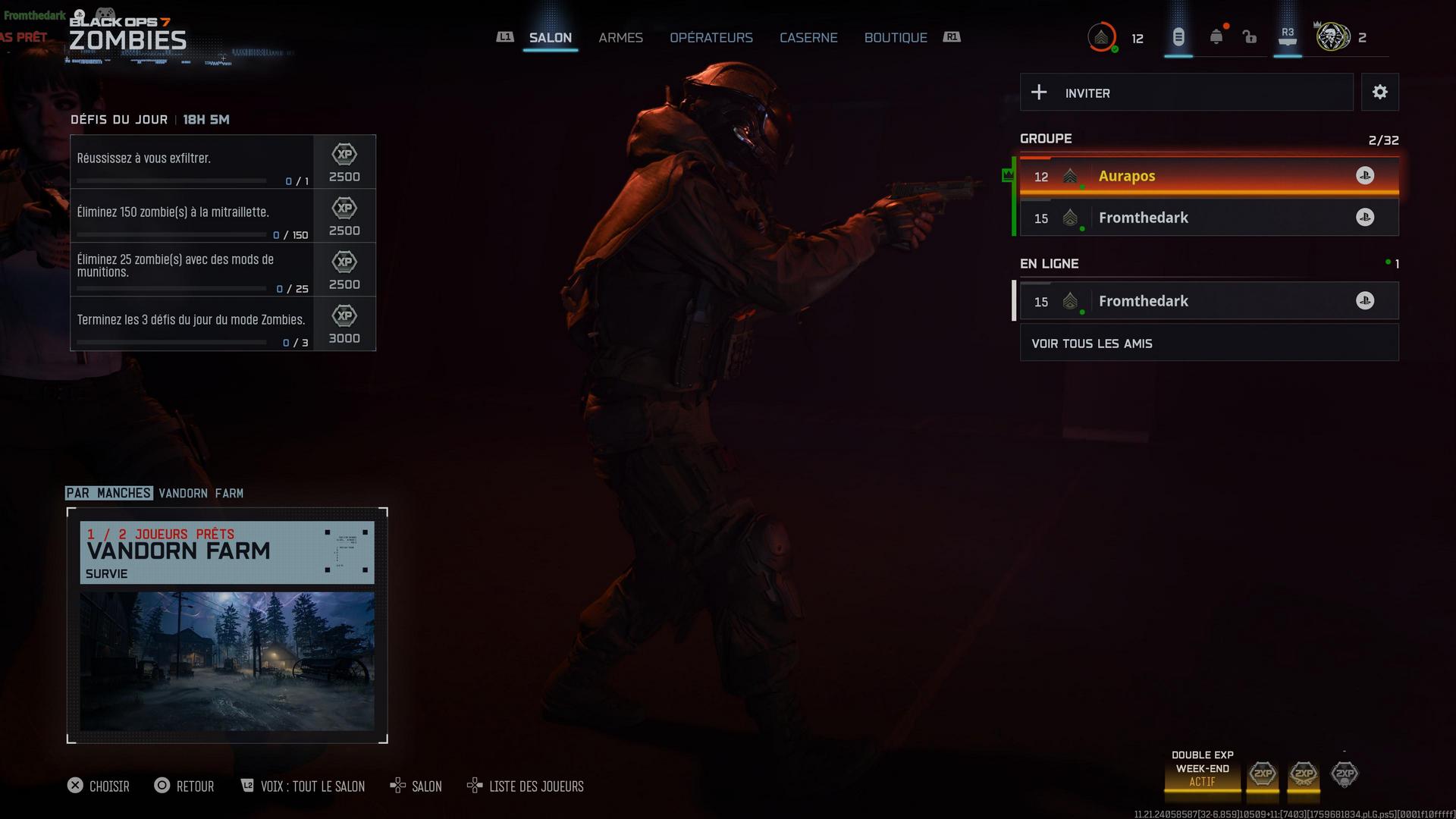Click the Inviter button
The image size is (1456, 819).
pos(1186,93)
